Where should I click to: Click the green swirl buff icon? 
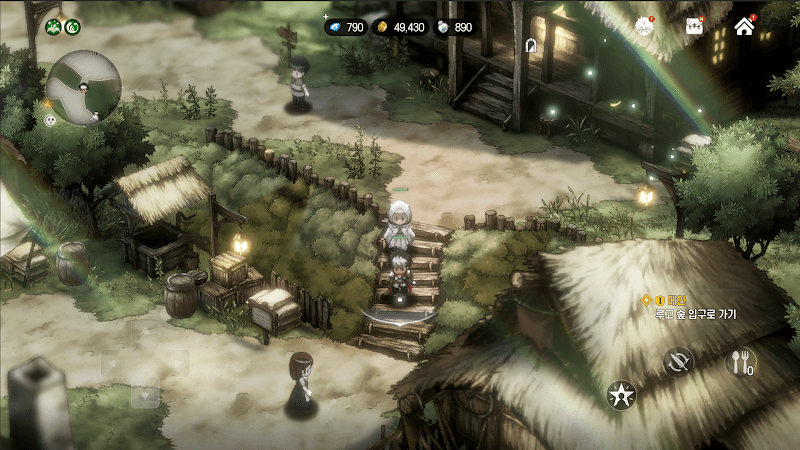[71, 26]
